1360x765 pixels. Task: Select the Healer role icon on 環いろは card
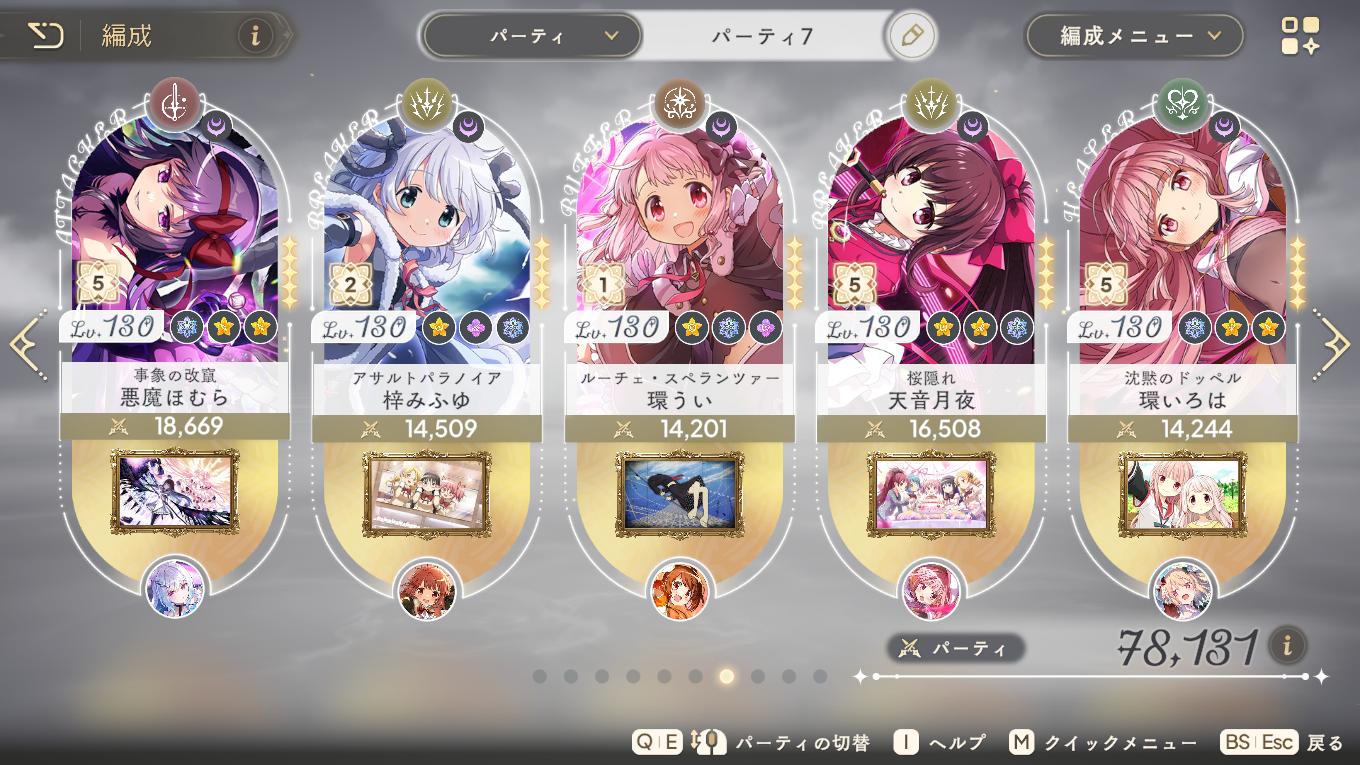tap(1183, 103)
